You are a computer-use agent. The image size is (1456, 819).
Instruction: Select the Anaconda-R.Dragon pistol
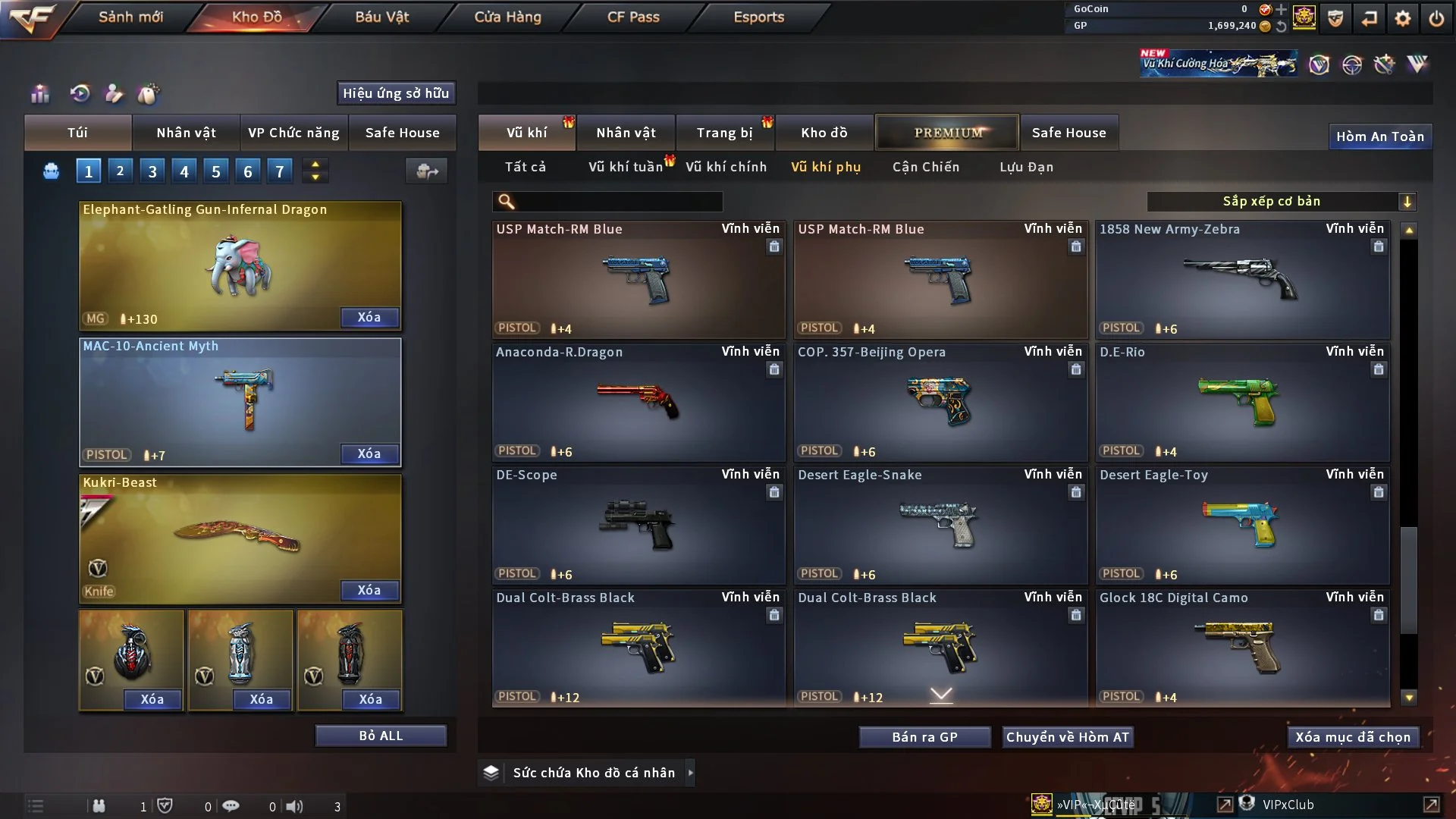pos(638,403)
